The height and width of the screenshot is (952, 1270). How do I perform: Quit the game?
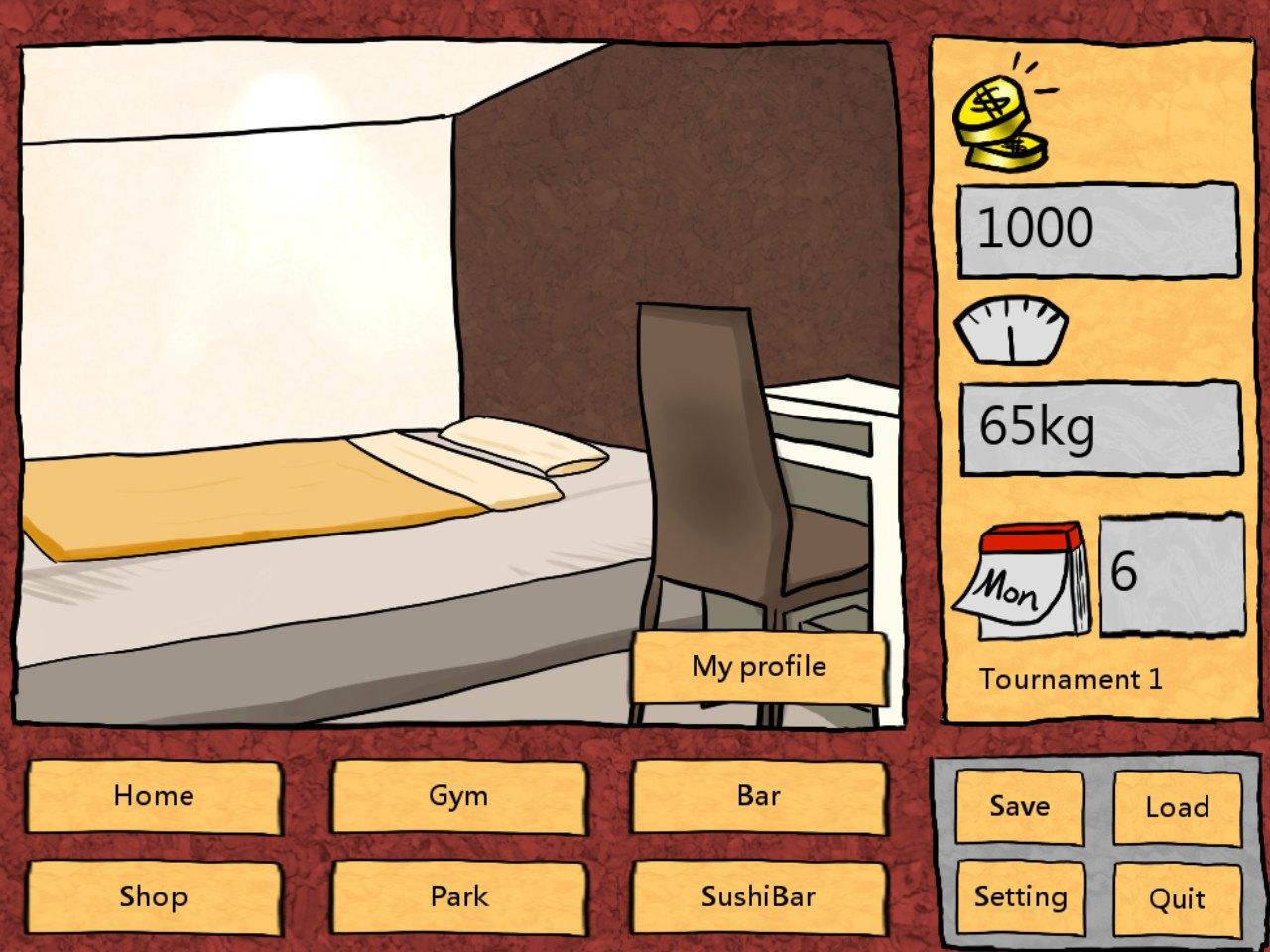(x=1177, y=897)
